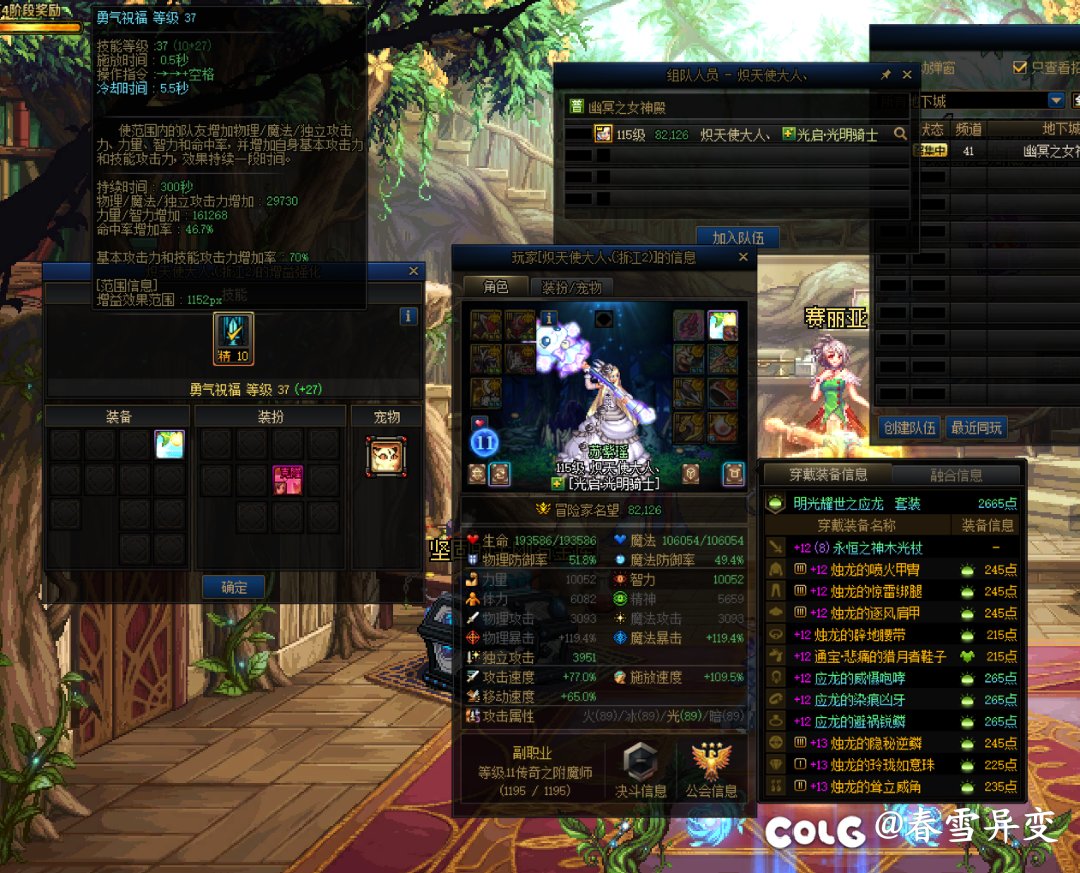Select the 角色 character tab
This screenshot has height=873, width=1080.
496,287
